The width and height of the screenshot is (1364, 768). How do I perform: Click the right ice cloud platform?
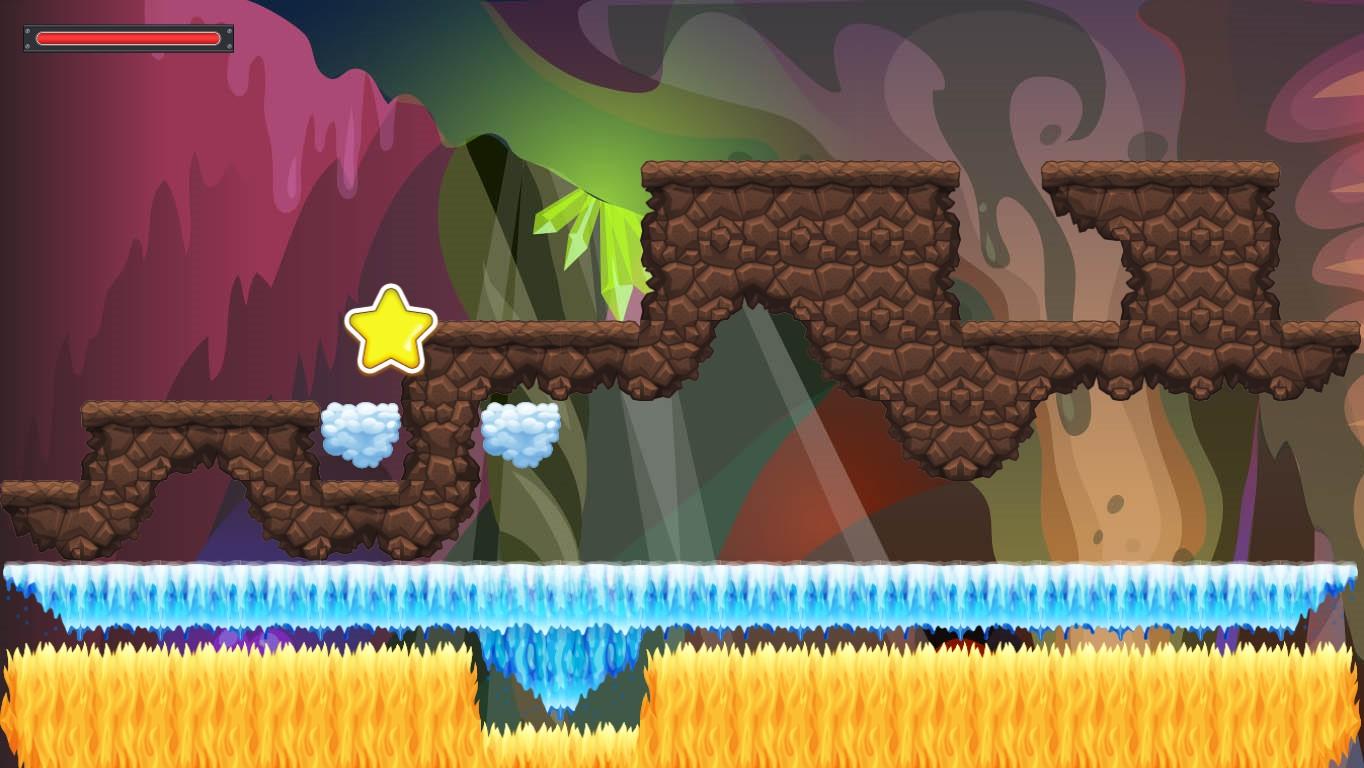tap(521, 434)
